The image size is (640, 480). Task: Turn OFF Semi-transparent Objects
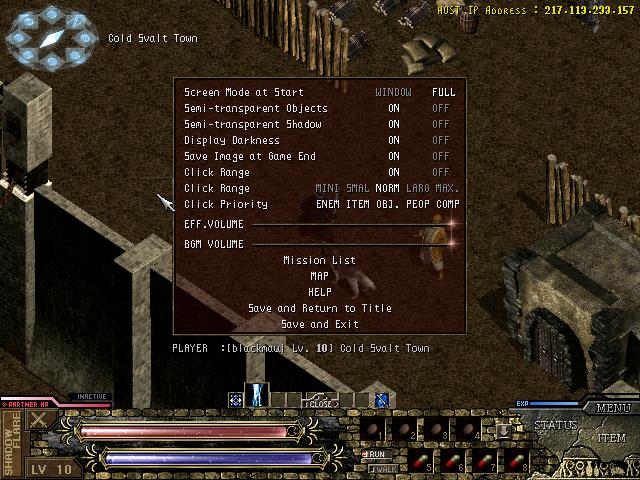click(441, 108)
